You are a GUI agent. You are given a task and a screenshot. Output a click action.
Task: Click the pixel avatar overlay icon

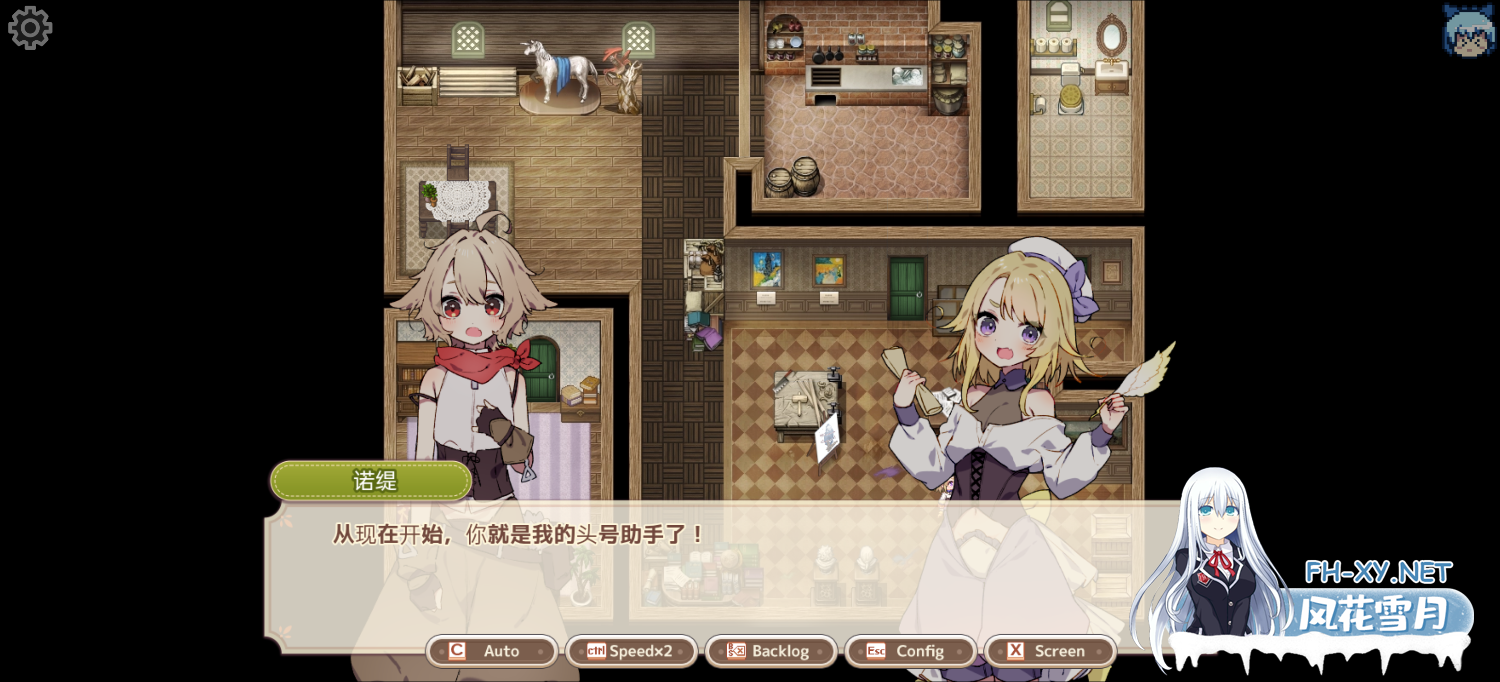tap(1468, 30)
